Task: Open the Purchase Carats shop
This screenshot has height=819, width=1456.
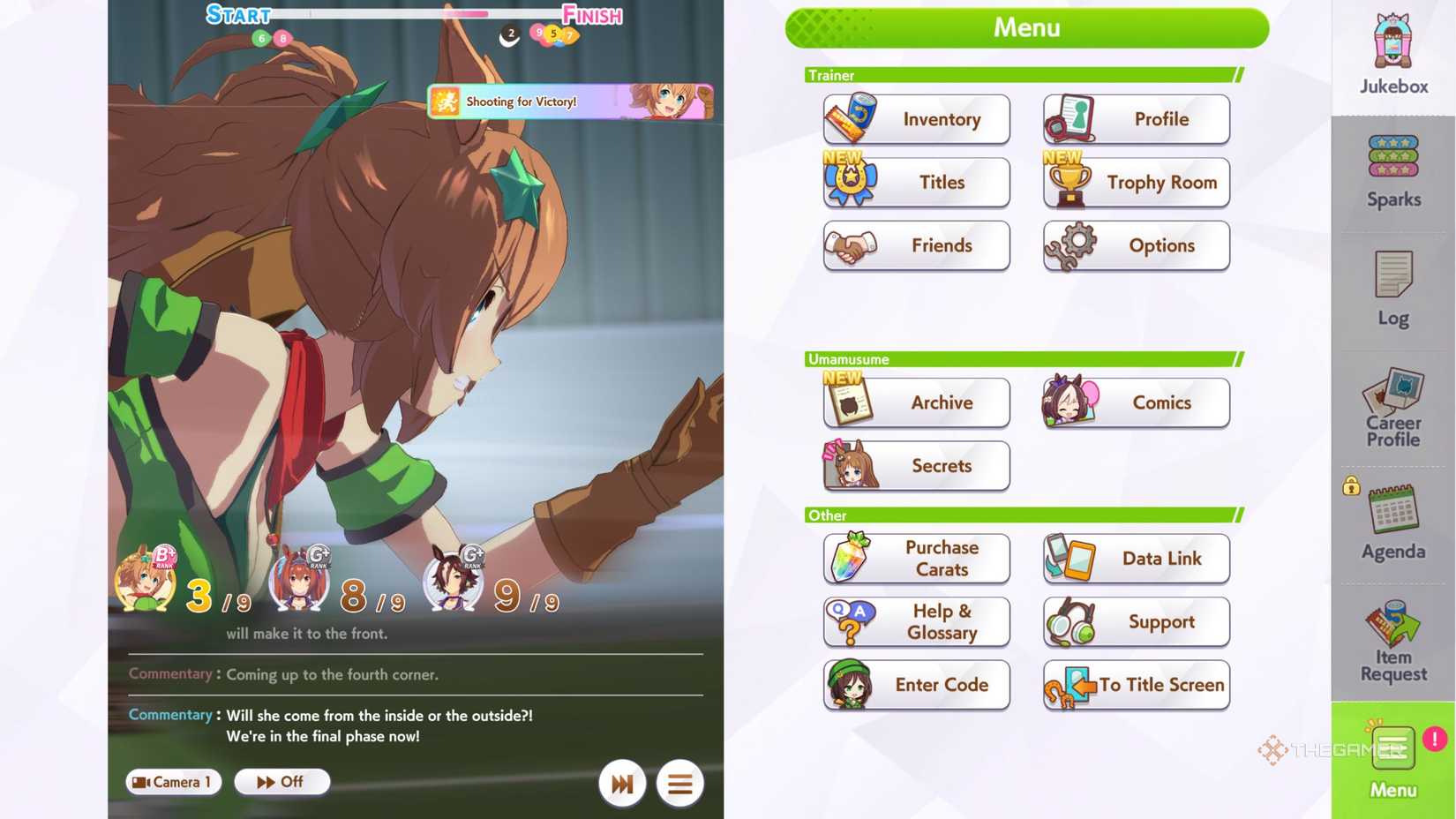Action: [916, 559]
